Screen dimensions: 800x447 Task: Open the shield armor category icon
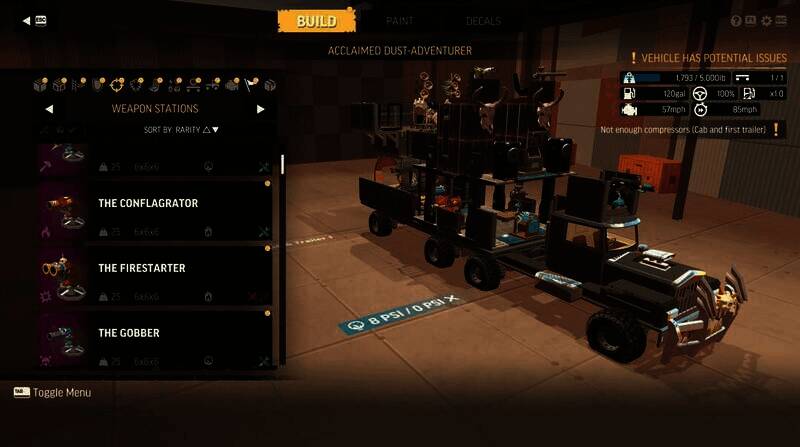pos(97,84)
